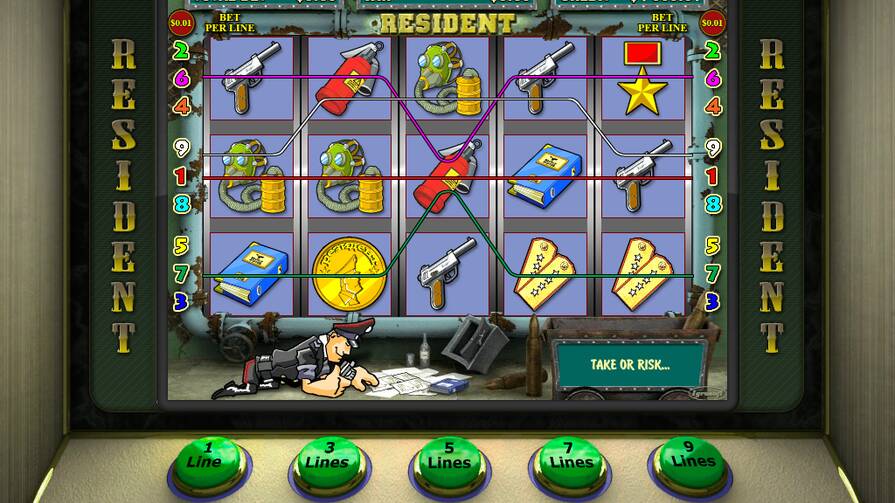
Task: Play with the 7 Lines button
Action: pos(568,461)
